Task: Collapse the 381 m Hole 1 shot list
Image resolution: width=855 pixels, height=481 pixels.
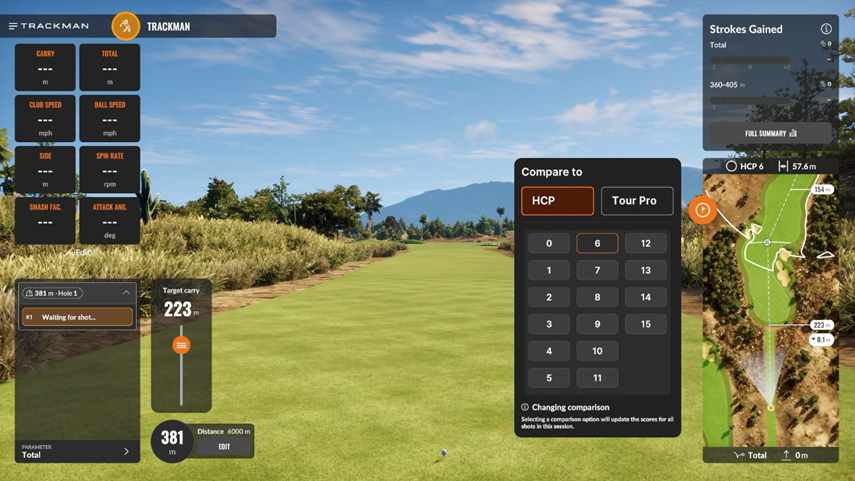Action: click(126, 293)
